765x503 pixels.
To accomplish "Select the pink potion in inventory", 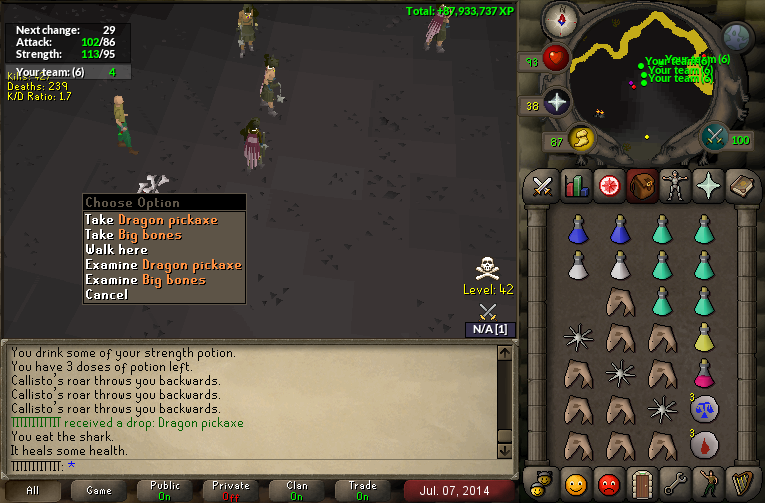I will click(704, 373).
